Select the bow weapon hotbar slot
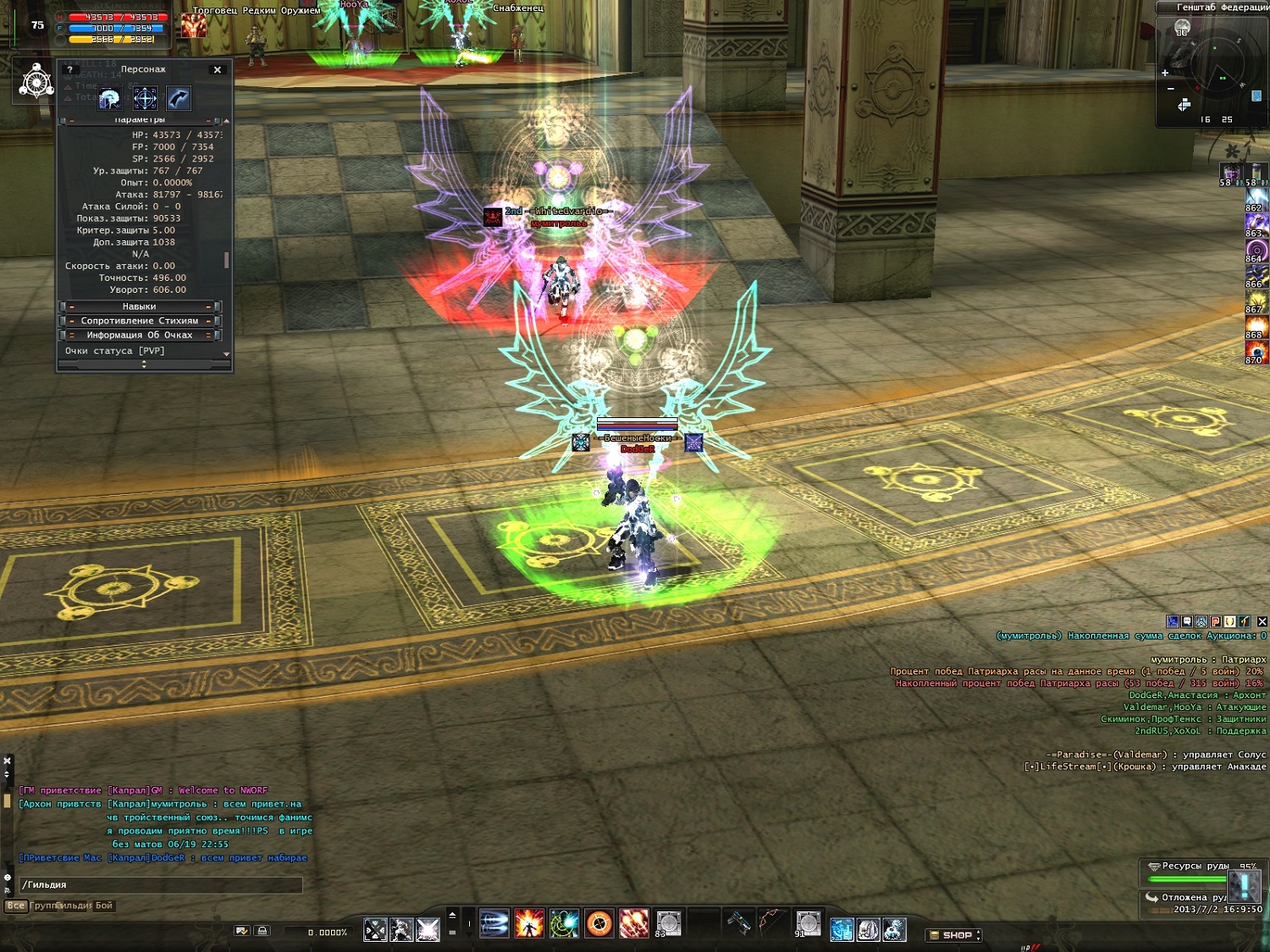 point(771,922)
